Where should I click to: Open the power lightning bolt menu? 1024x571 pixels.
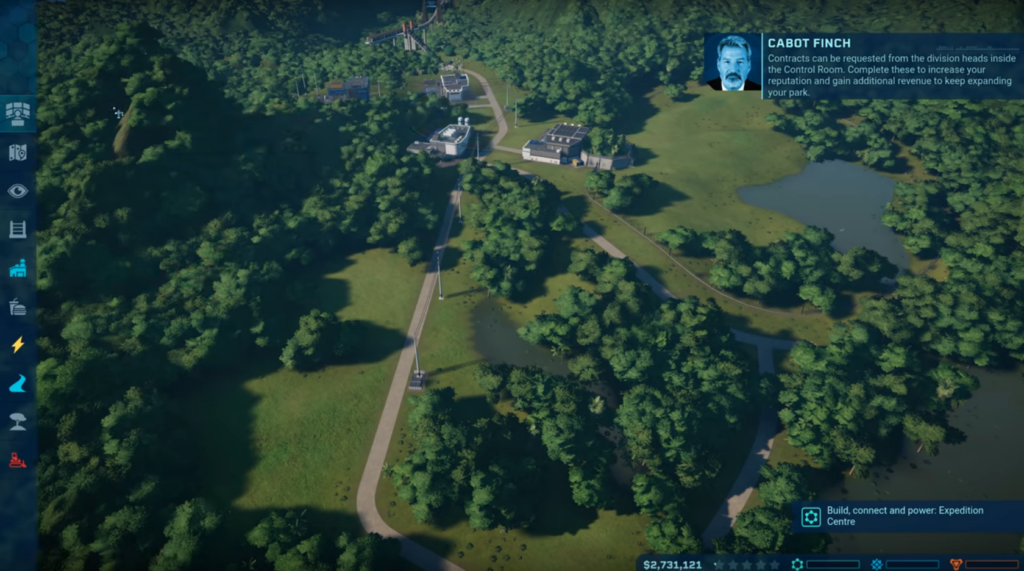pos(18,345)
